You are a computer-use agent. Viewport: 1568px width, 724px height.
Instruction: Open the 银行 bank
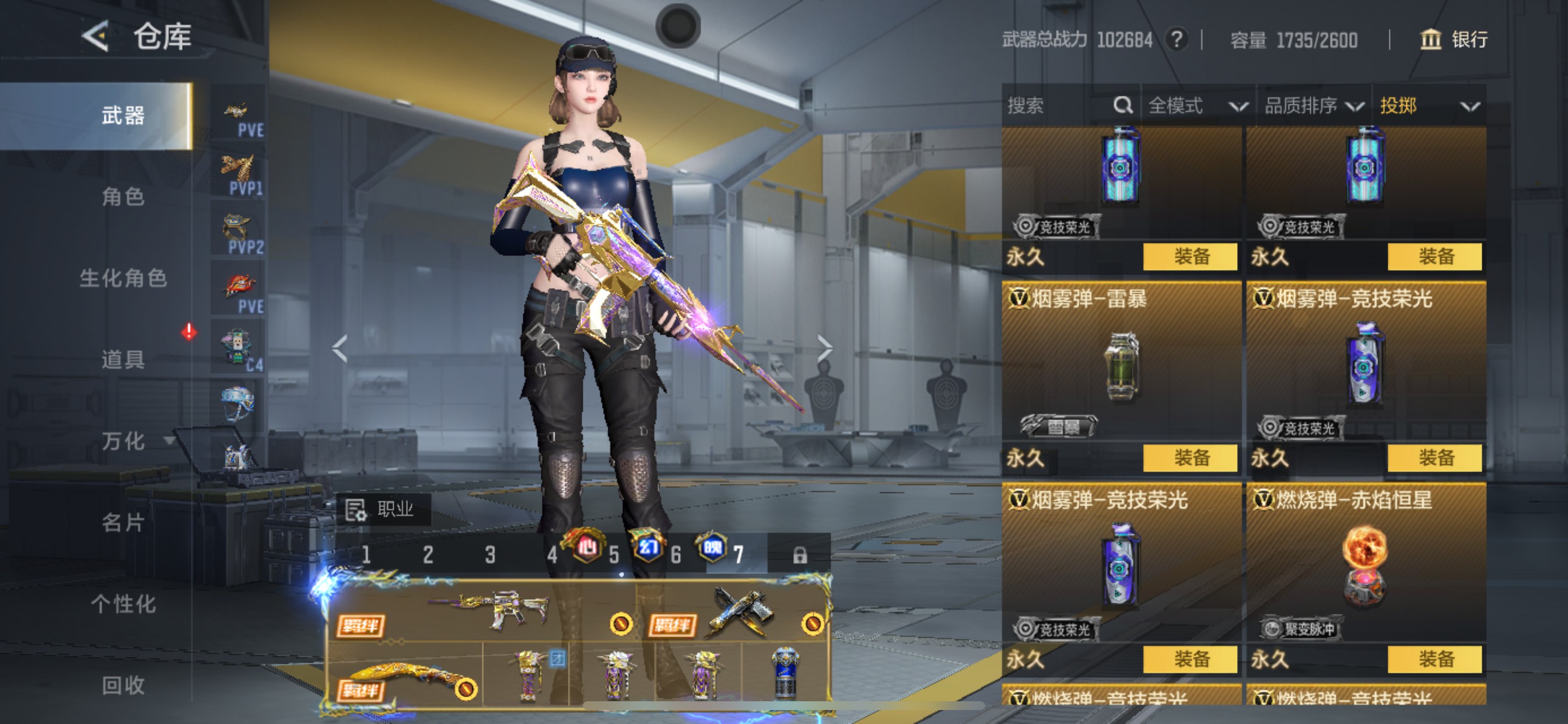tap(1454, 40)
